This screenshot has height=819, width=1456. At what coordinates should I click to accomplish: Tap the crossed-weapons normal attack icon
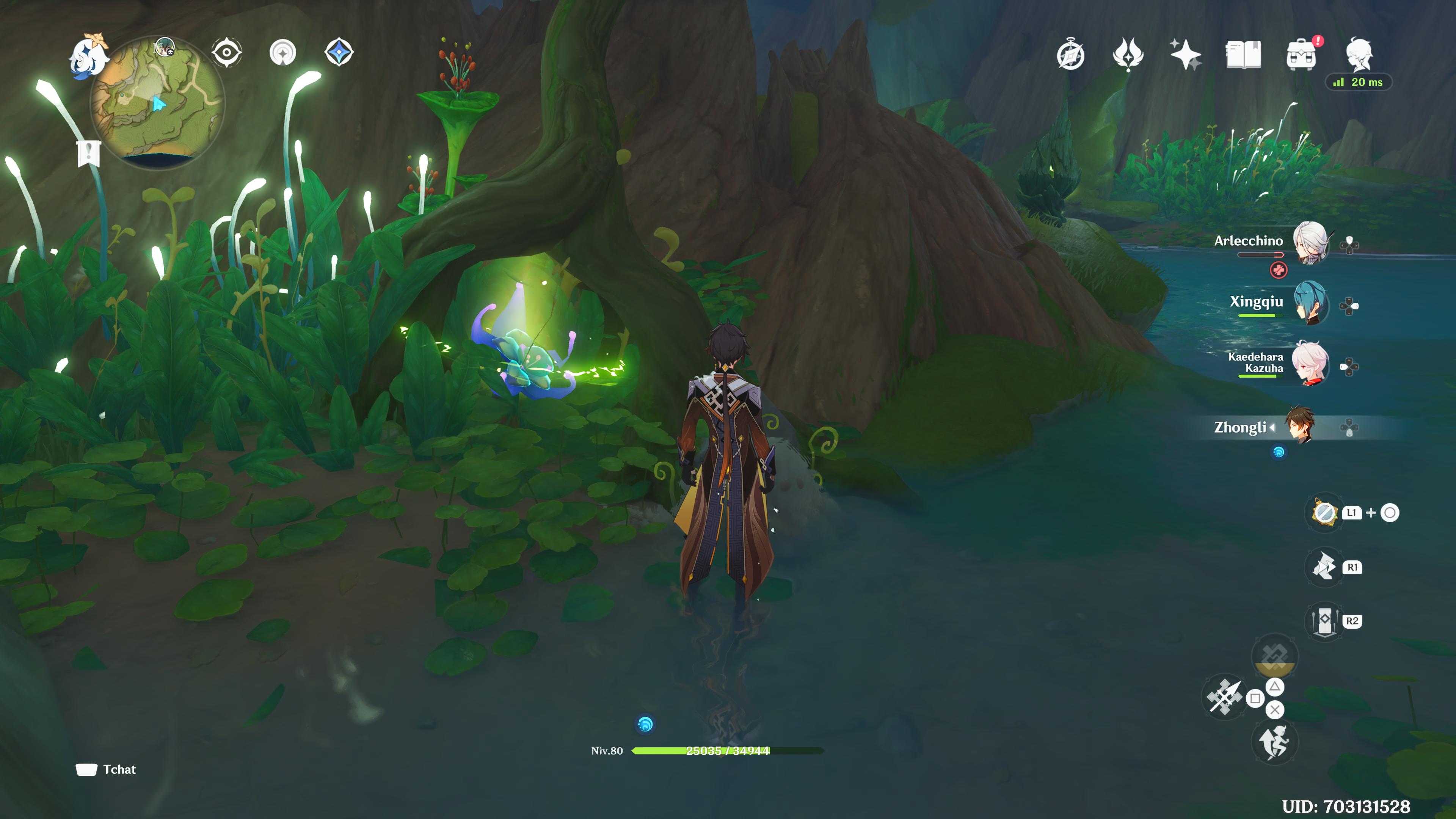point(1224,698)
